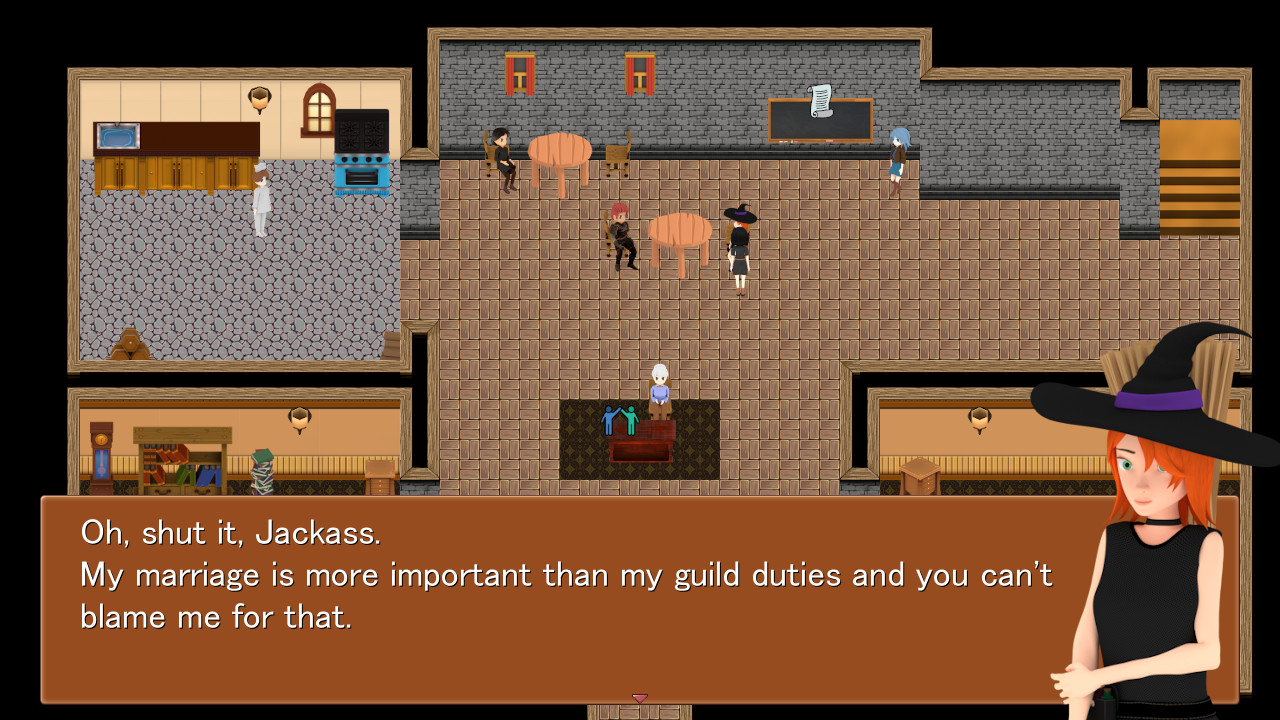The height and width of the screenshot is (720, 1280).
Task: Click the red continue arrow below the dialogue
Action: pos(640,700)
